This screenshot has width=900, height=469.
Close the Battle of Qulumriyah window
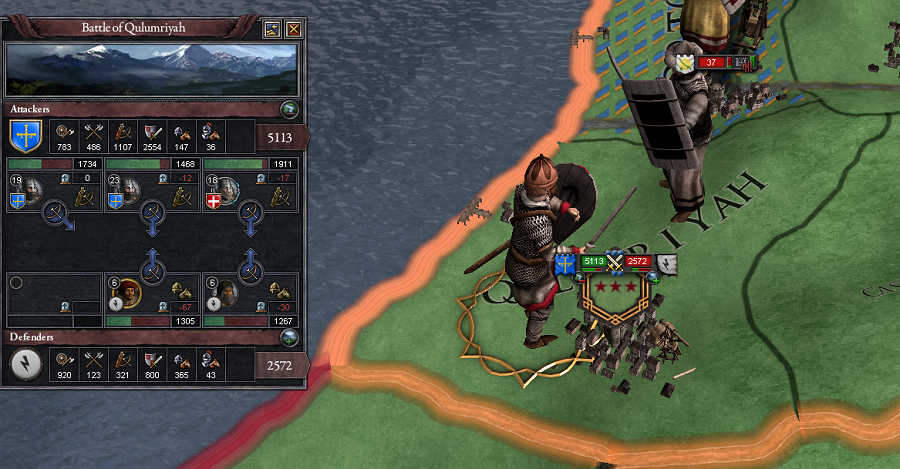293,29
